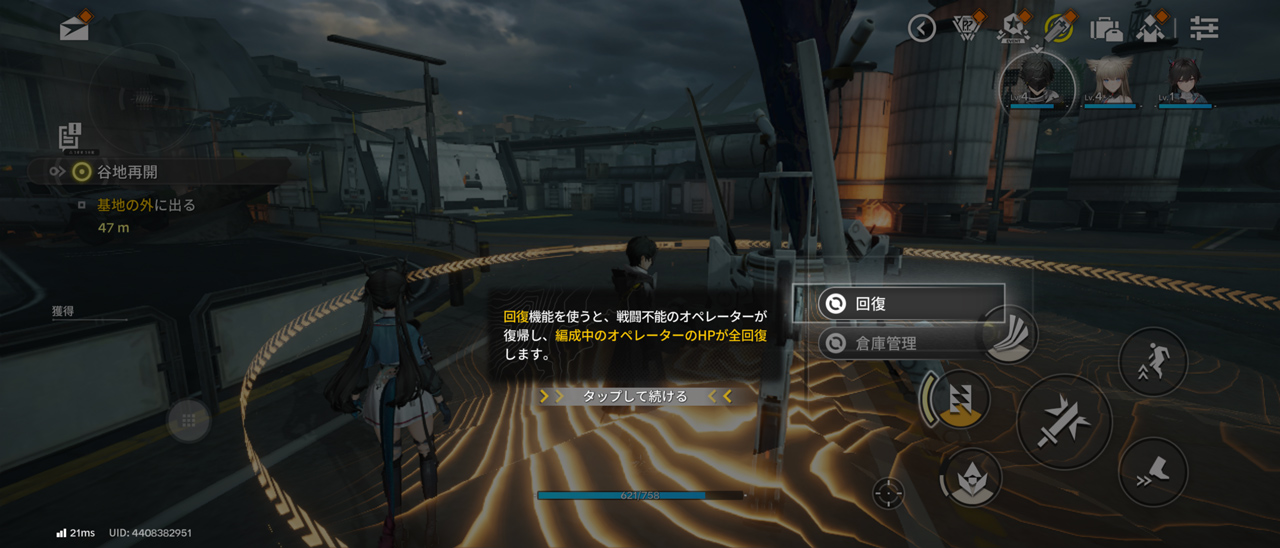Activate the jump button with running figure

[1153, 361]
